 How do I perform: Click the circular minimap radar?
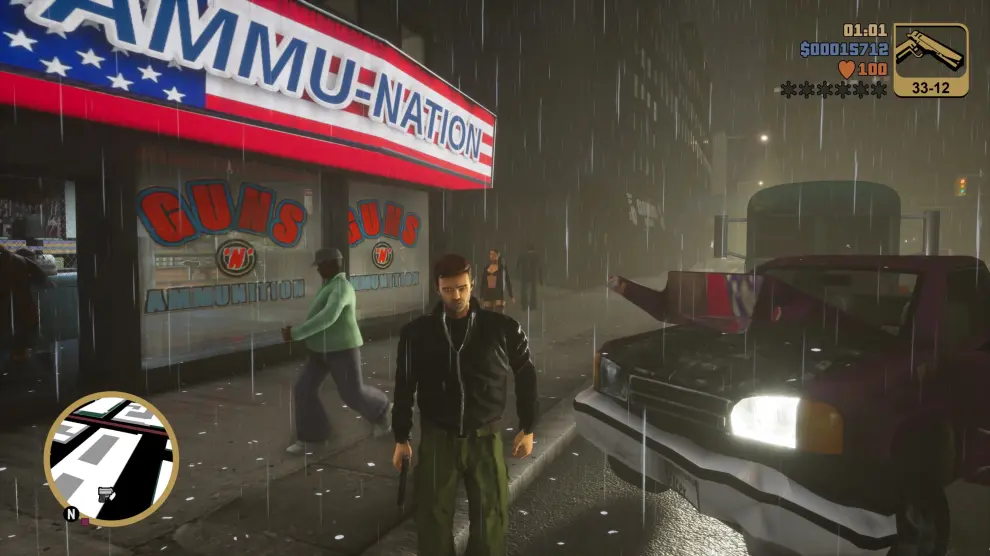click(110, 458)
